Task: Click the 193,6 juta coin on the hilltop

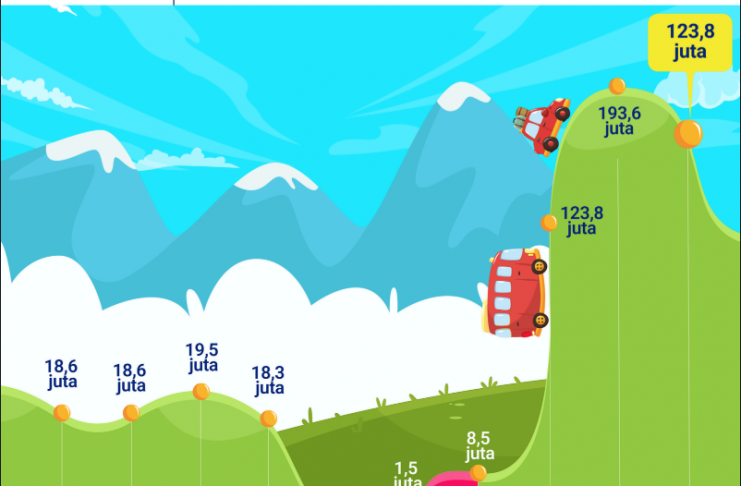Action: coord(617,87)
